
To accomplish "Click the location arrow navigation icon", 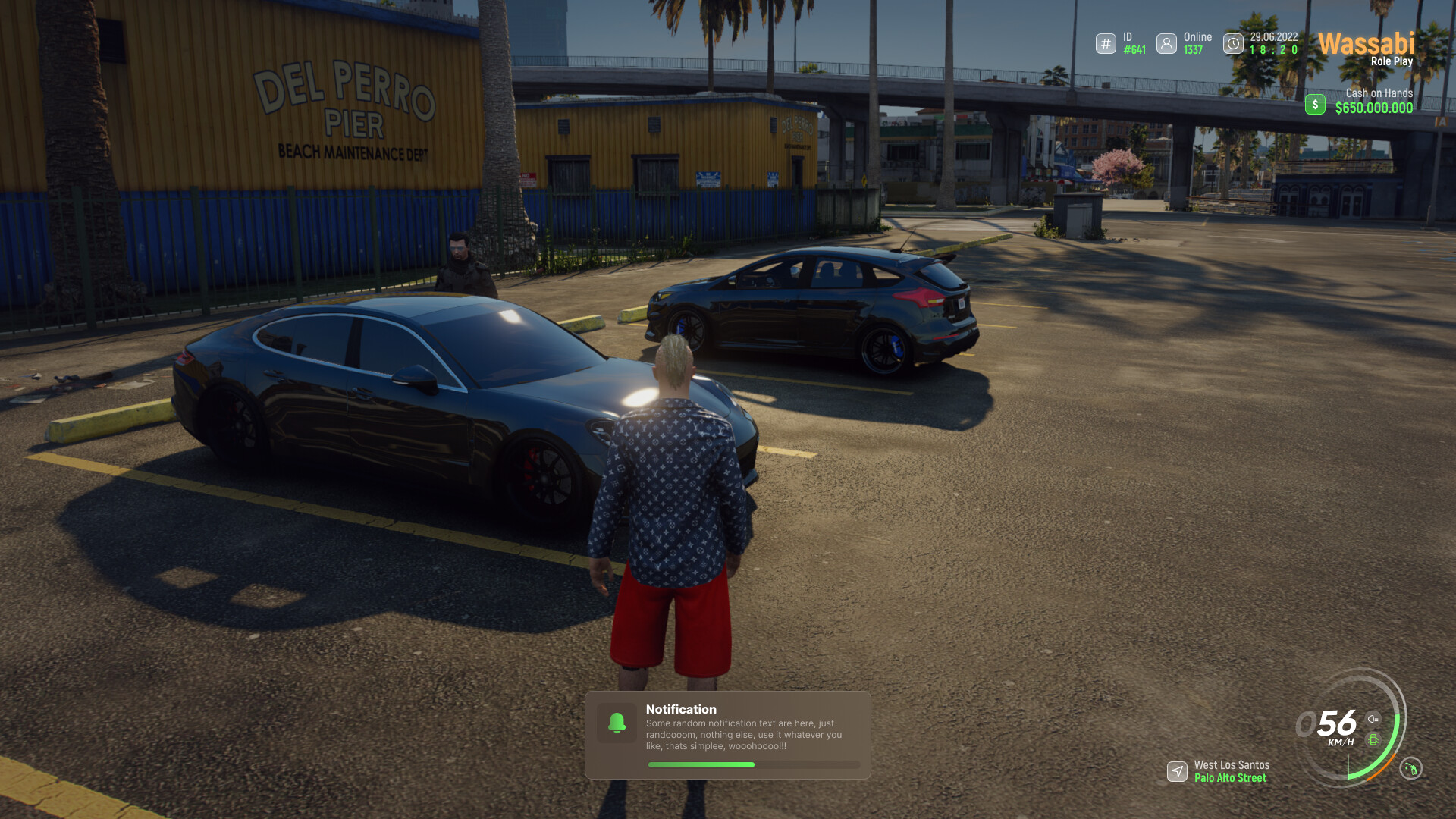I will [1177, 771].
